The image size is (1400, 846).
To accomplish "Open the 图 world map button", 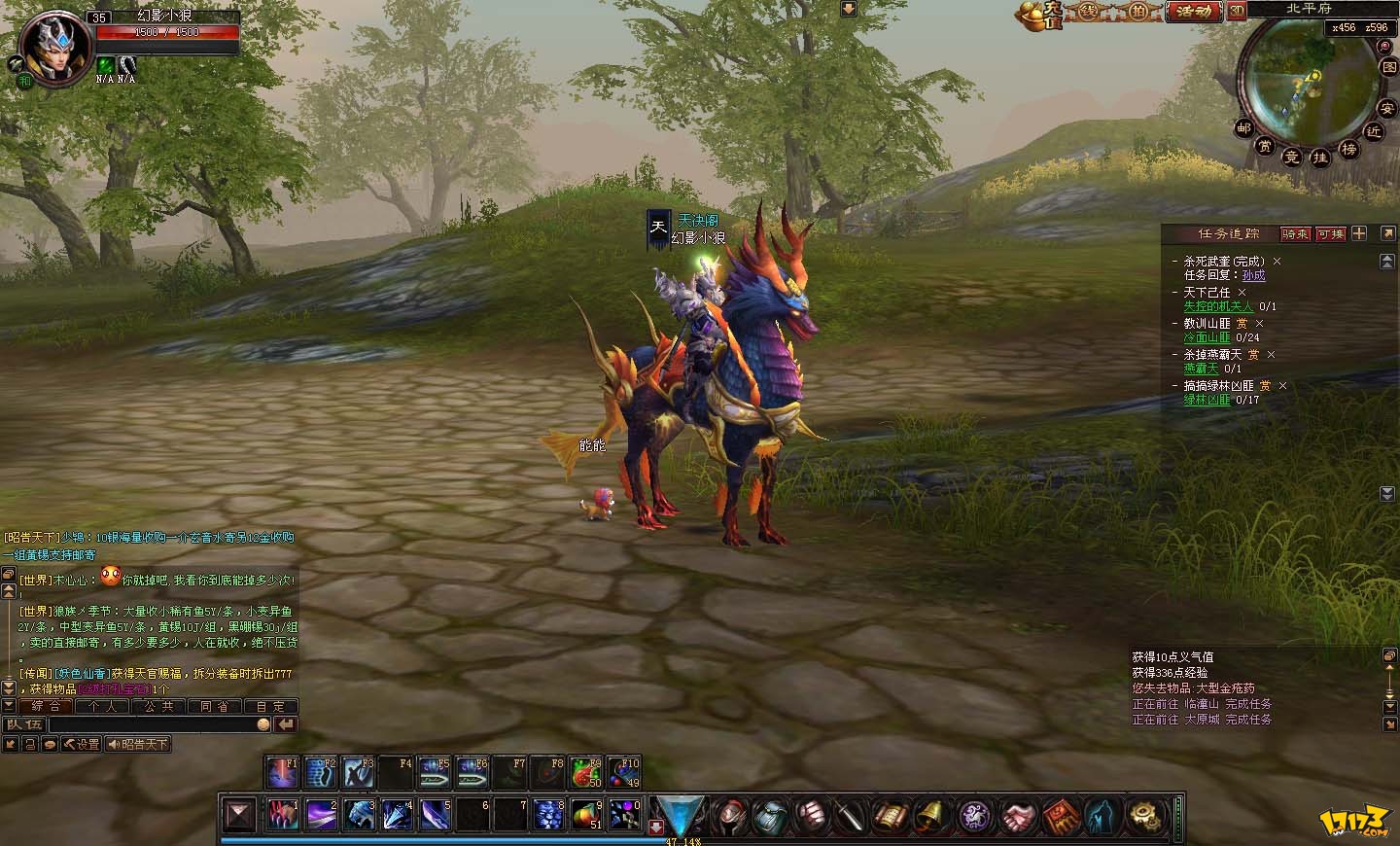I will (1388, 67).
